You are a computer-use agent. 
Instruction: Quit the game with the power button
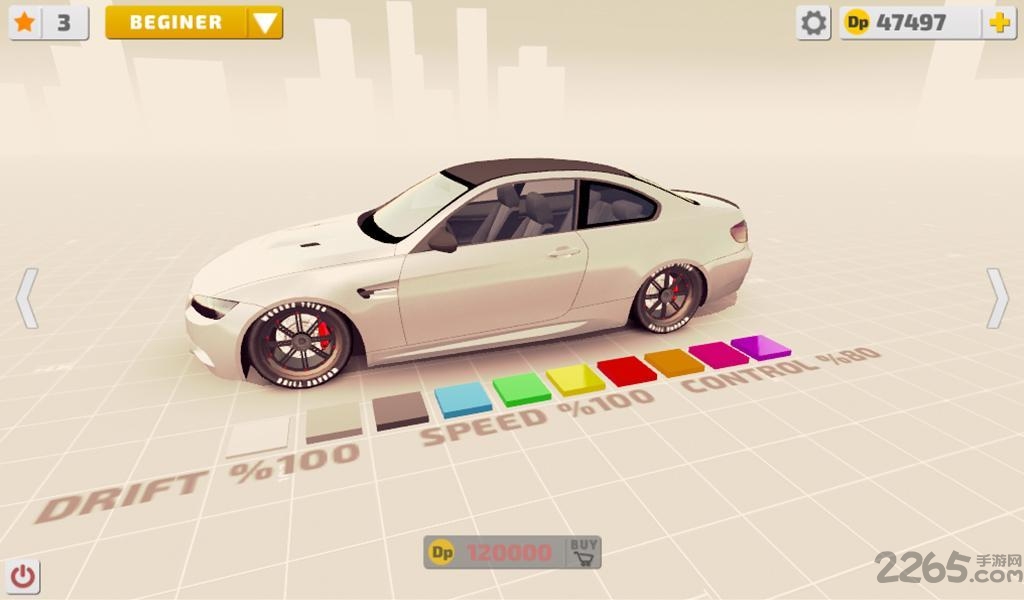pyautogui.click(x=24, y=576)
